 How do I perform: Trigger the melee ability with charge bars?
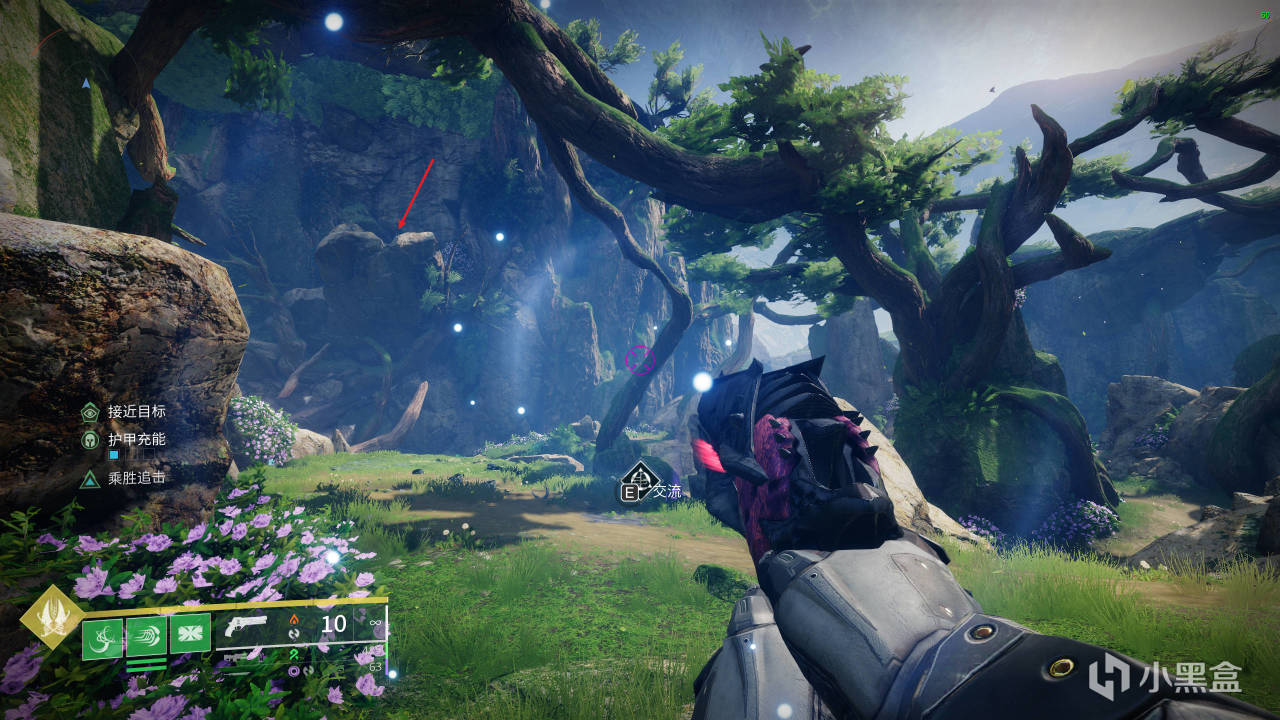[x=146, y=636]
